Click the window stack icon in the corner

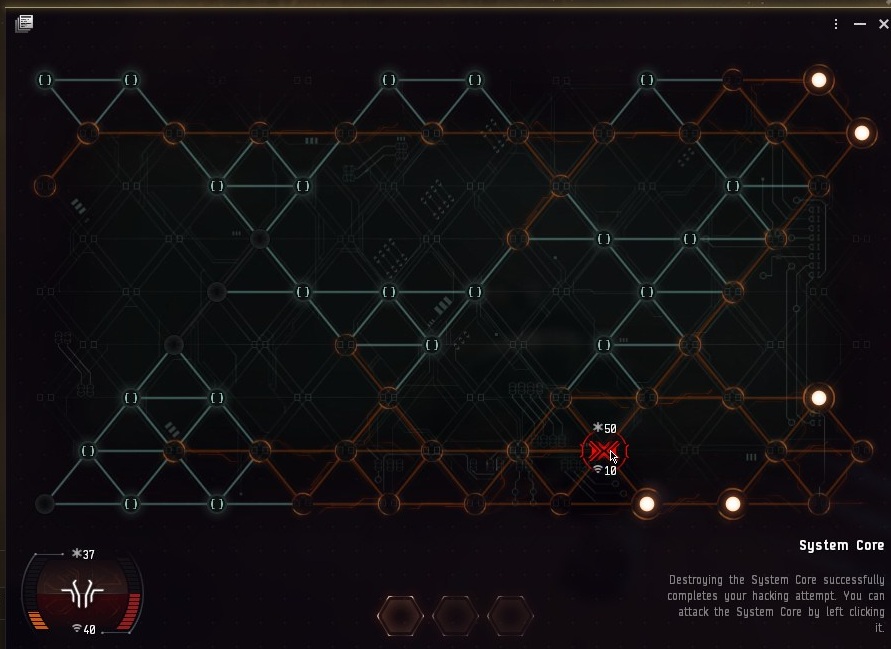click(x=24, y=23)
